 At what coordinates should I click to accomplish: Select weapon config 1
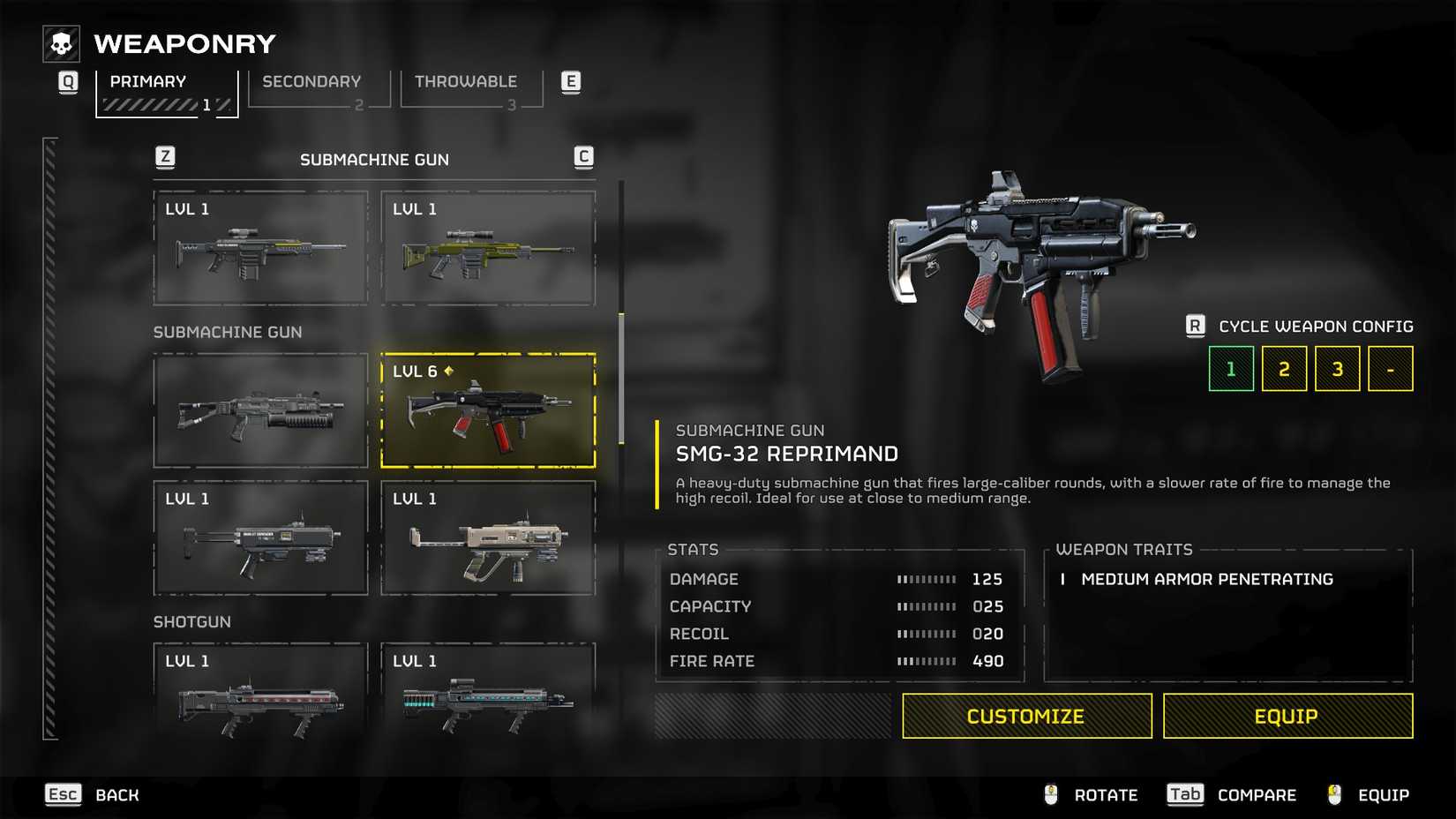pos(1231,368)
